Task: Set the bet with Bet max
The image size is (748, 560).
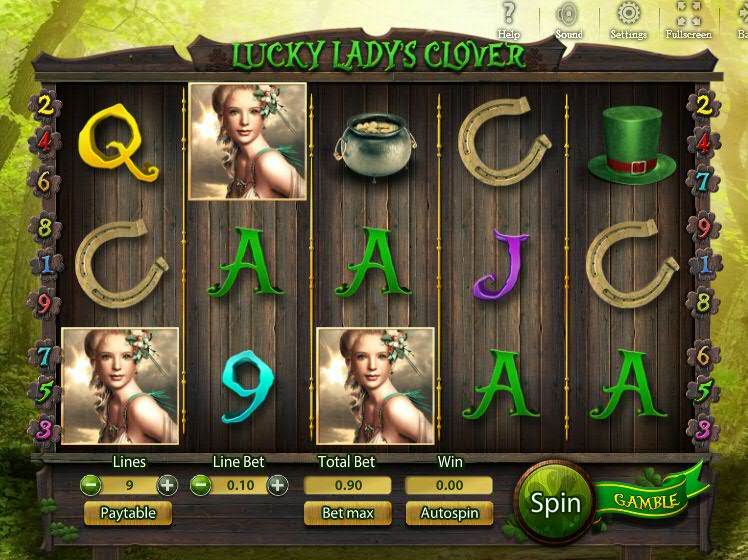Action: 347,513
